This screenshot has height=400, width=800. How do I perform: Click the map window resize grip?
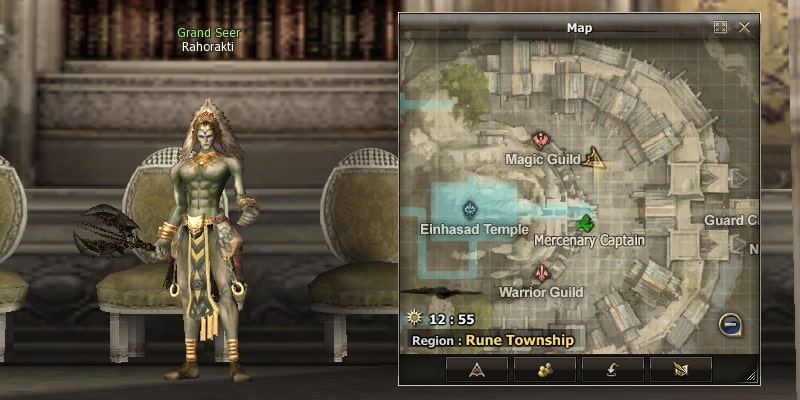point(750,376)
